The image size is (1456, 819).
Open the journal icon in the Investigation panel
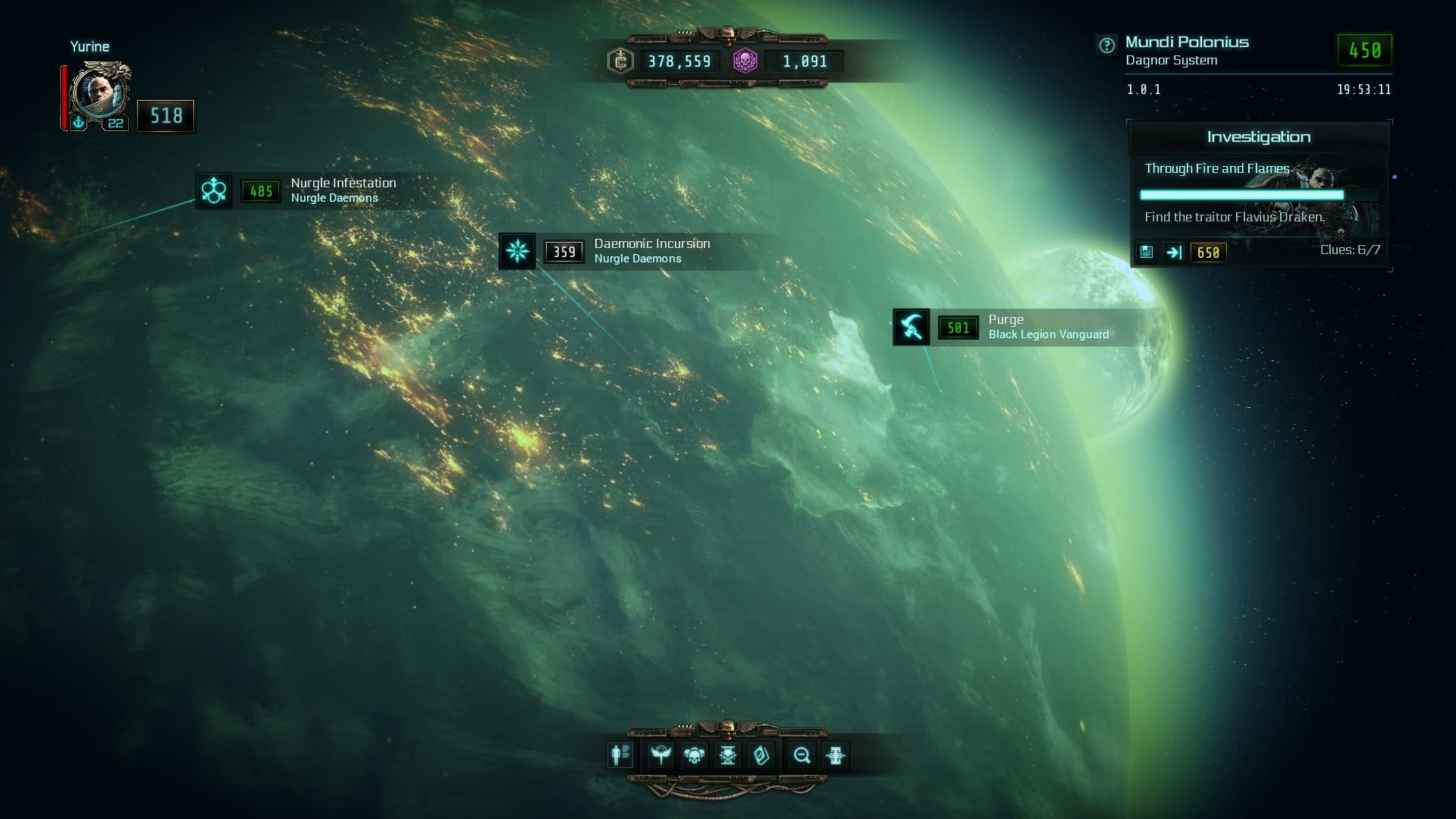(x=1147, y=253)
